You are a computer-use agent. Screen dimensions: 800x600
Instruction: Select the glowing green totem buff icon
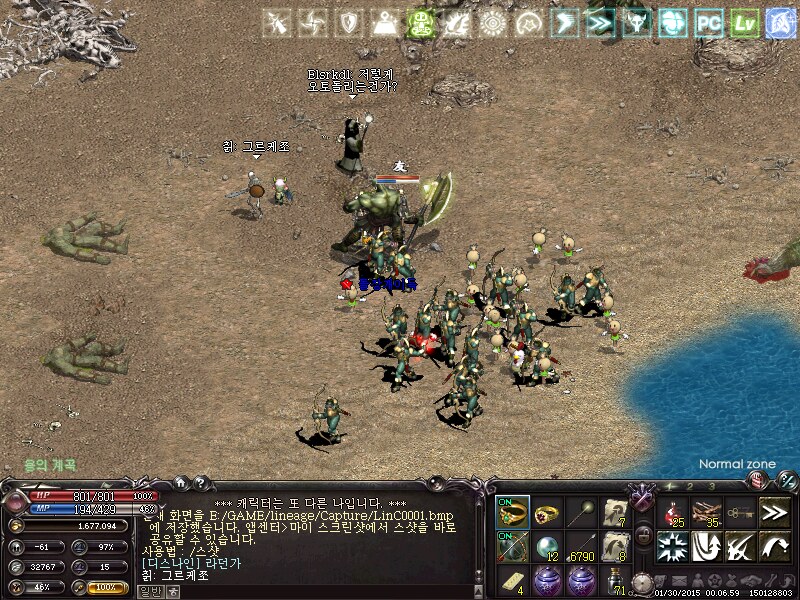tap(421, 22)
